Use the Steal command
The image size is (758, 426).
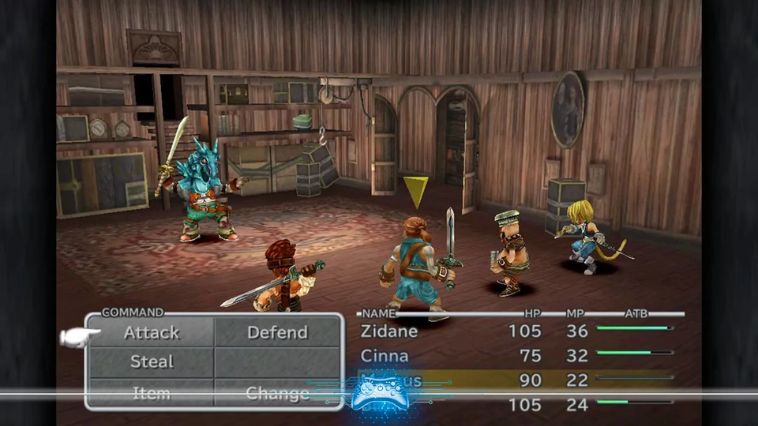click(x=152, y=362)
